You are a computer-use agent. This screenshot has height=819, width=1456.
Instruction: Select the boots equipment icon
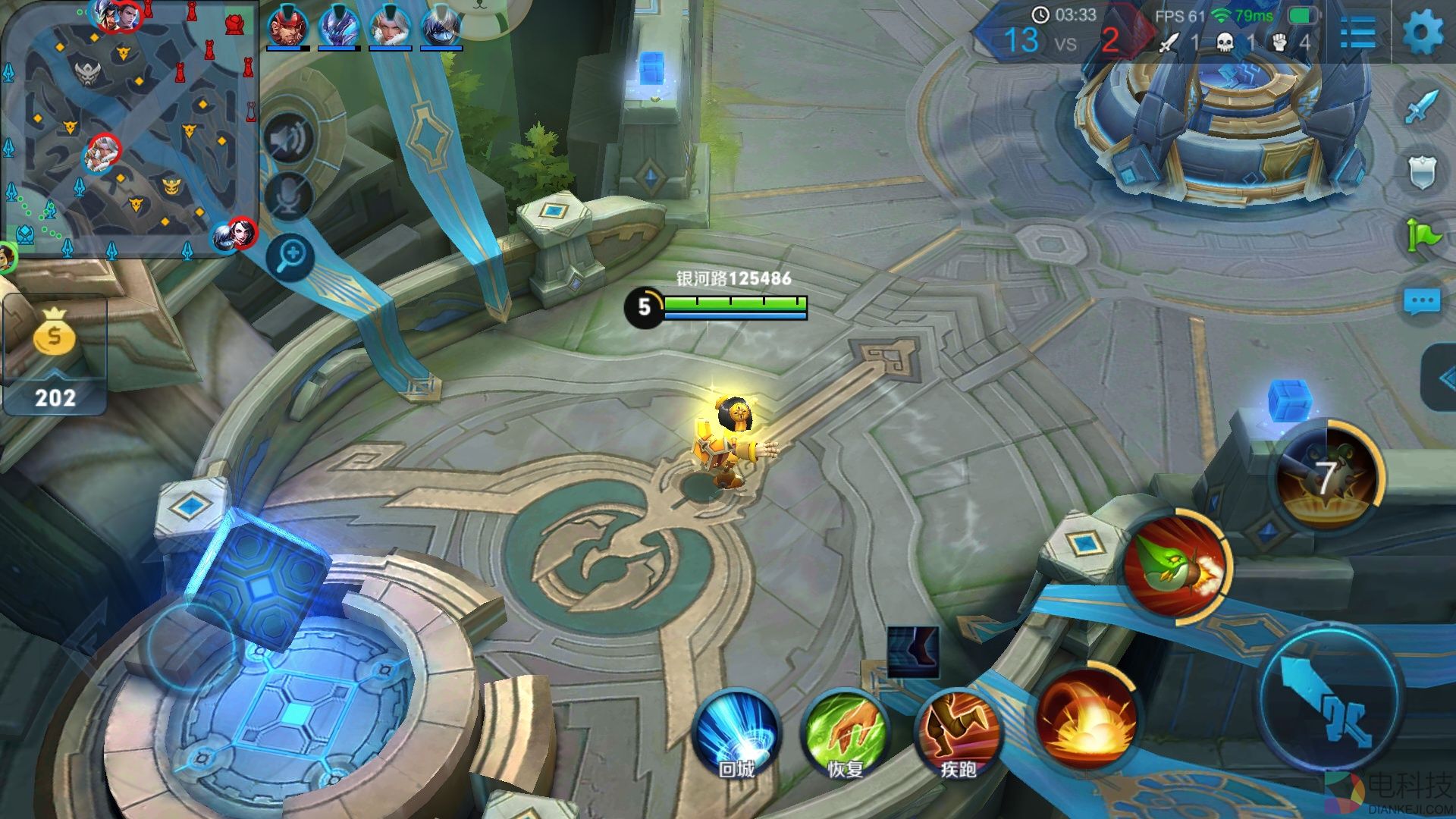[x=913, y=652]
